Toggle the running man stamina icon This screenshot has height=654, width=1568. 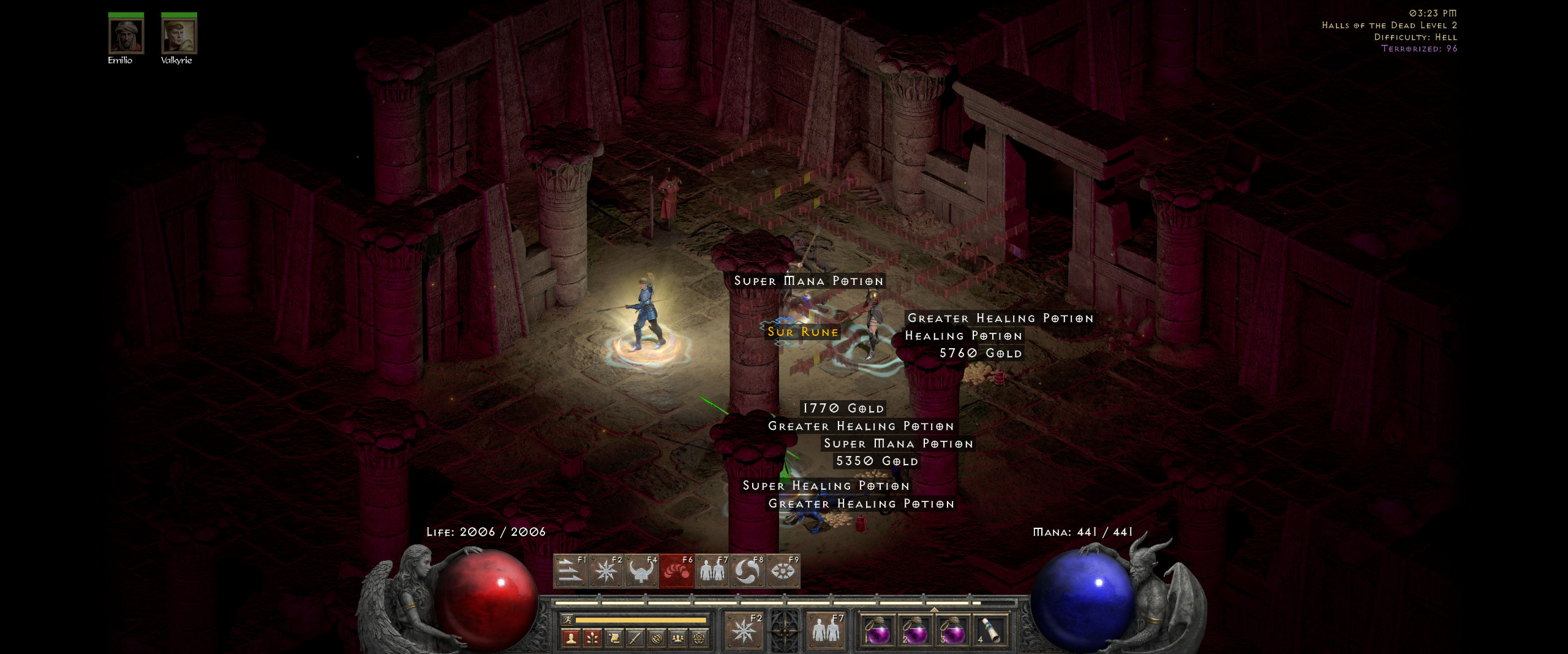pyautogui.click(x=567, y=620)
